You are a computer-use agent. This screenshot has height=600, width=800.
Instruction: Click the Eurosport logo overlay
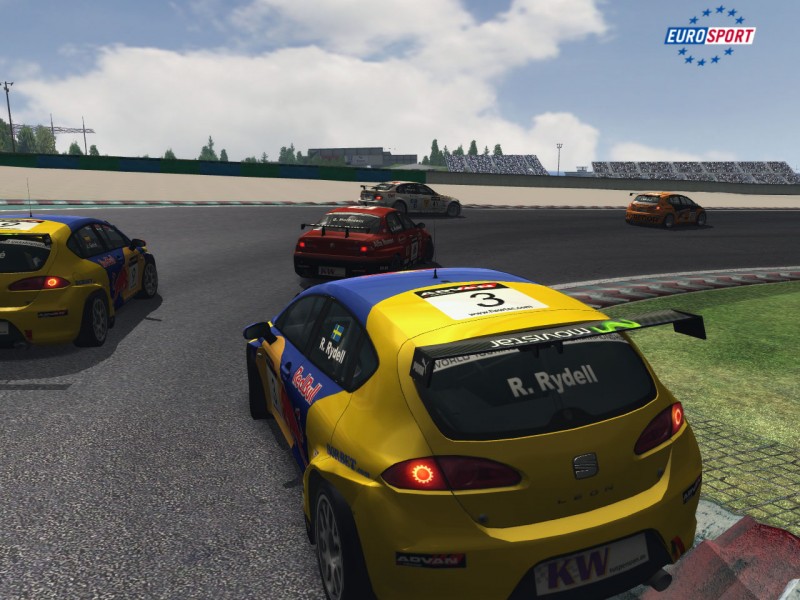[x=710, y=36]
